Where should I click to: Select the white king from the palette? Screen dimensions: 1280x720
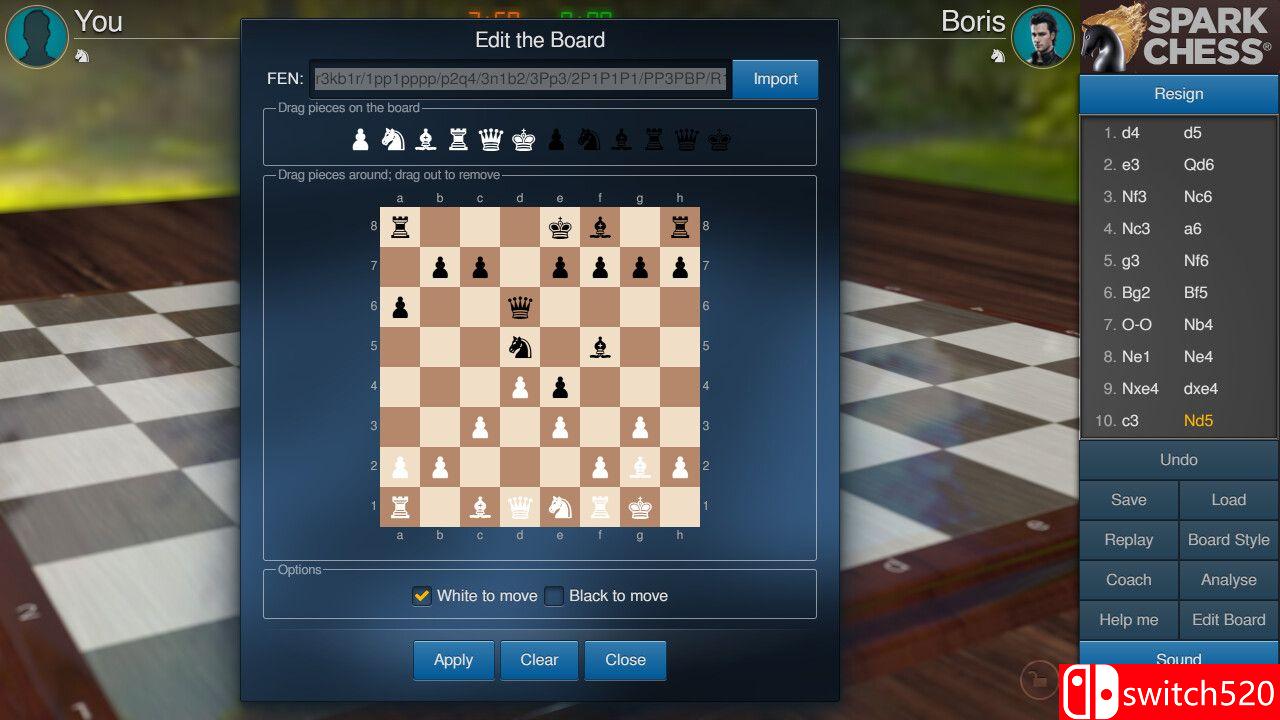[524, 139]
